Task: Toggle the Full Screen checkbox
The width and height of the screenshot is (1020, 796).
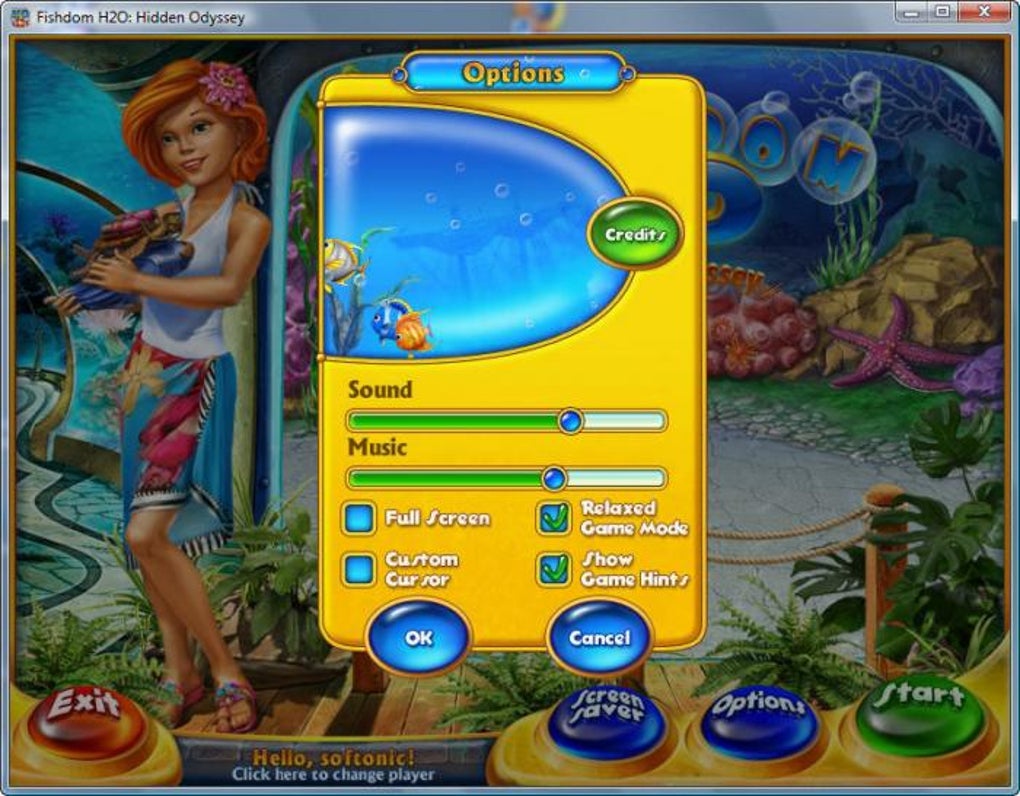Action: [x=358, y=518]
